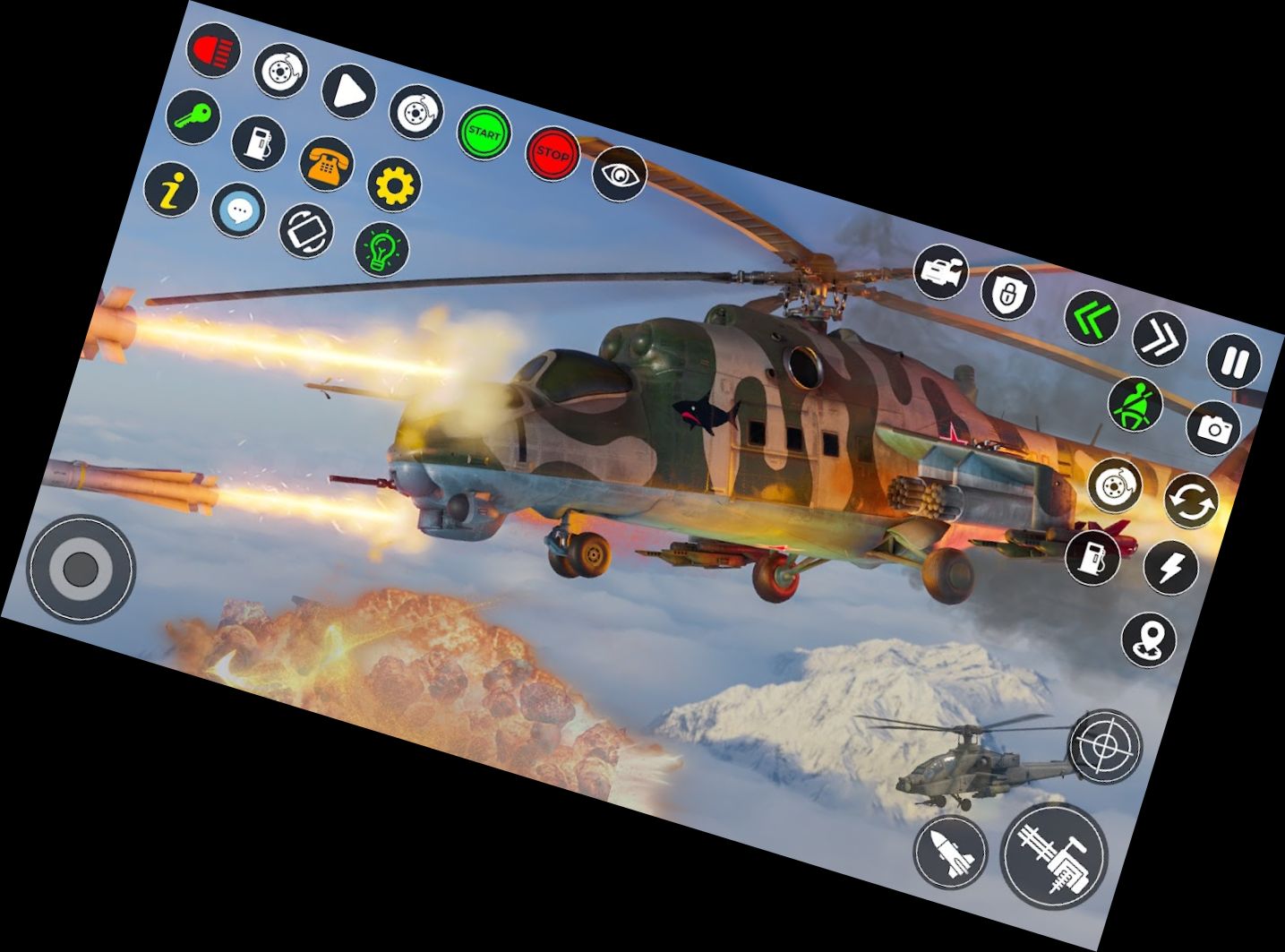Select the ignition key icon
1285x952 pixels.
[193, 116]
